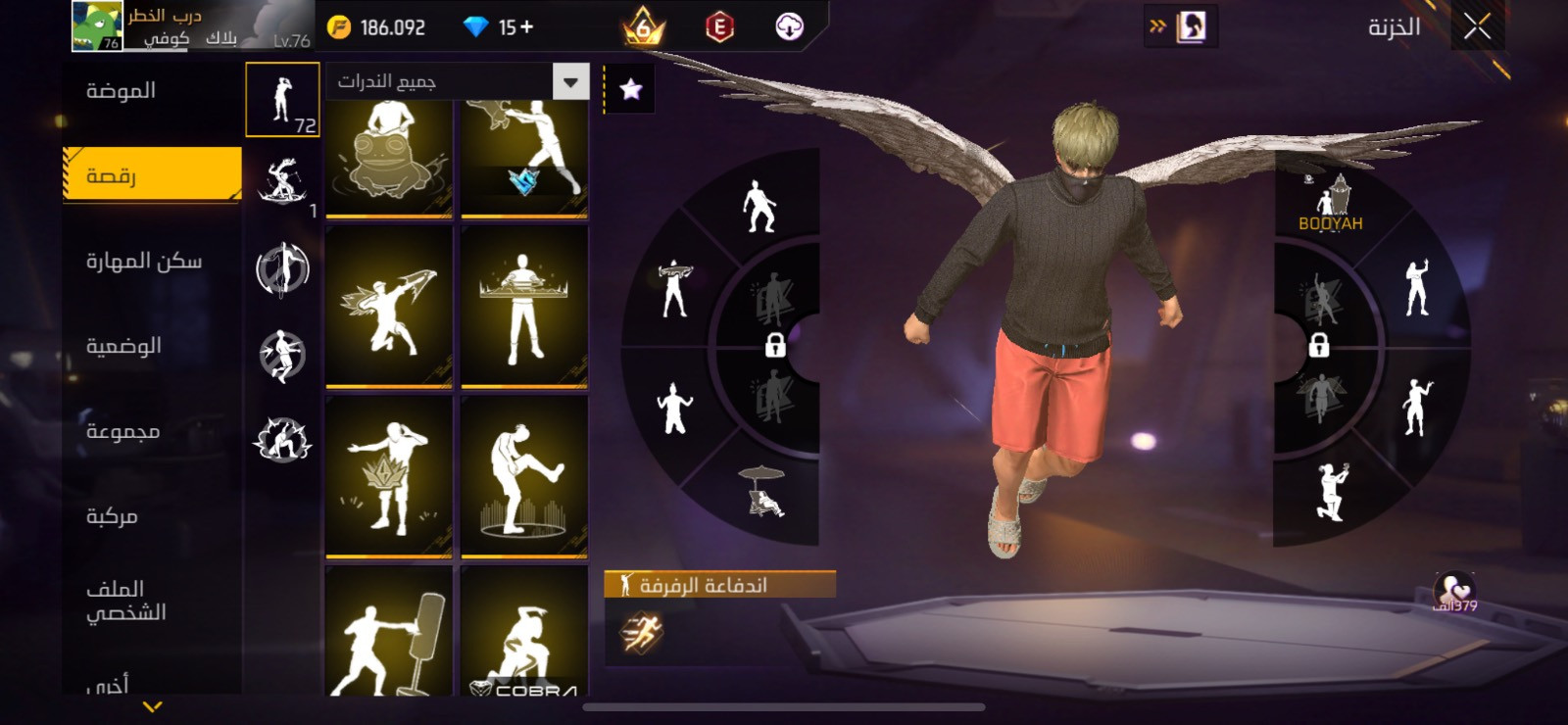Toggle the star favorites filter

click(631, 90)
